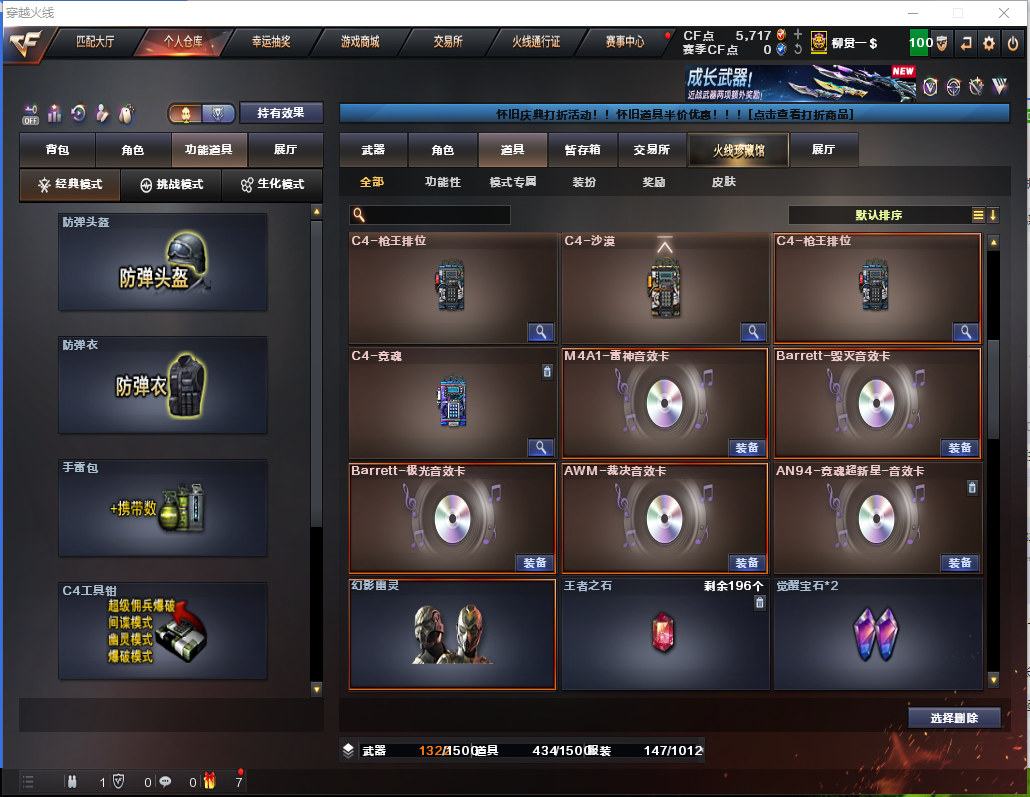Open the 交易所 top navigation tab

pyautogui.click(x=447, y=42)
